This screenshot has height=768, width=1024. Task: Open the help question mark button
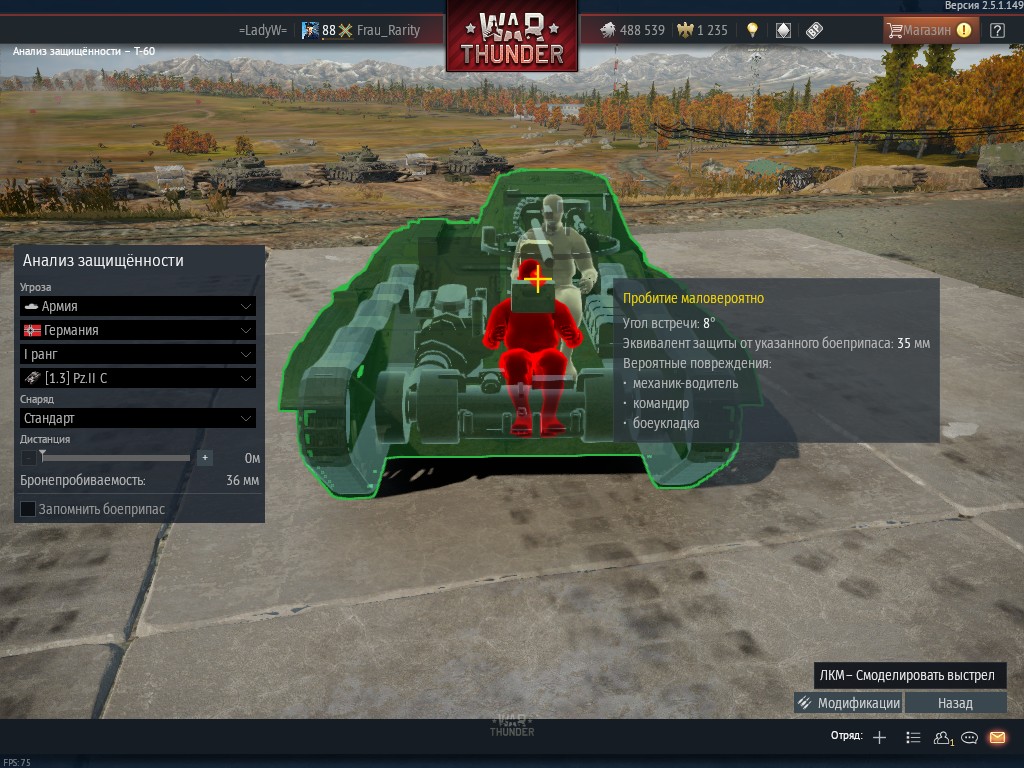click(997, 30)
